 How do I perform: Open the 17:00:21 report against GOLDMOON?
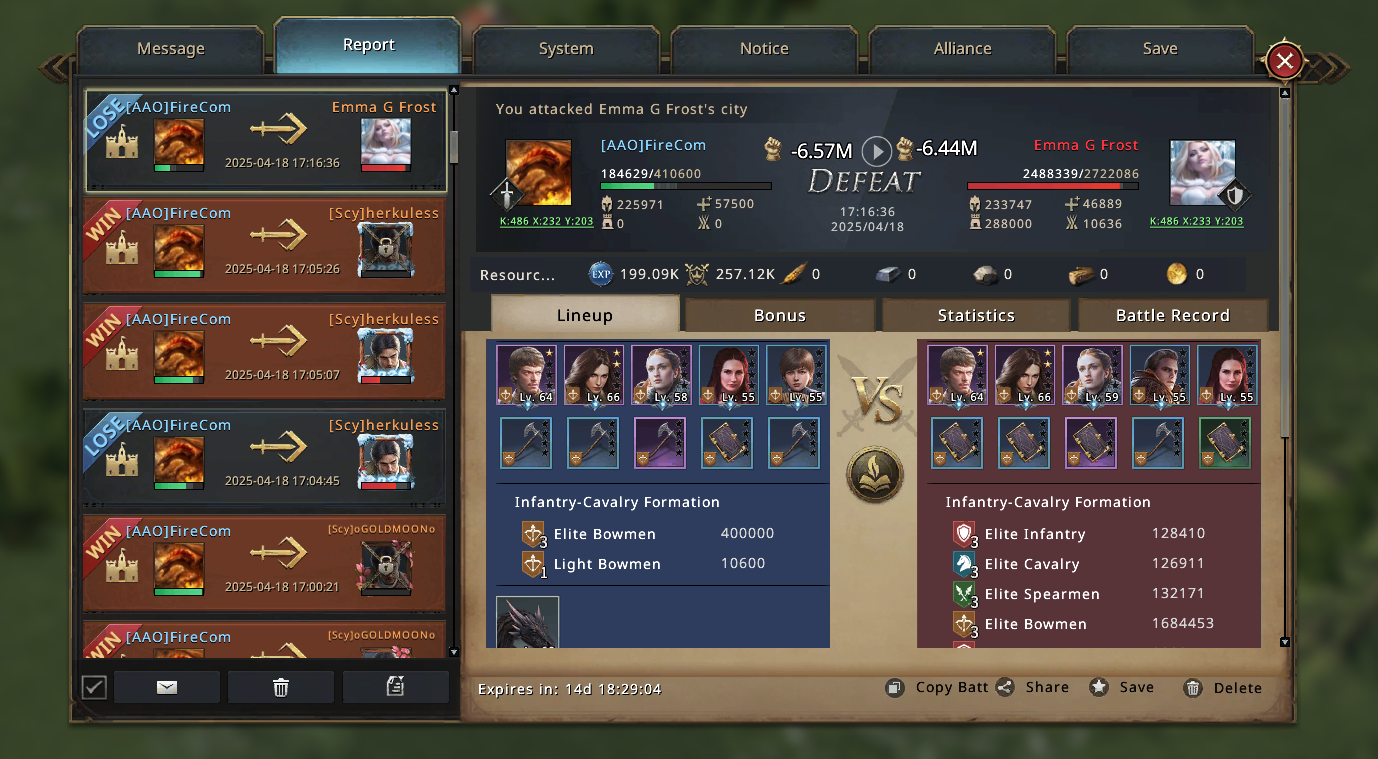pyautogui.click(x=264, y=564)
